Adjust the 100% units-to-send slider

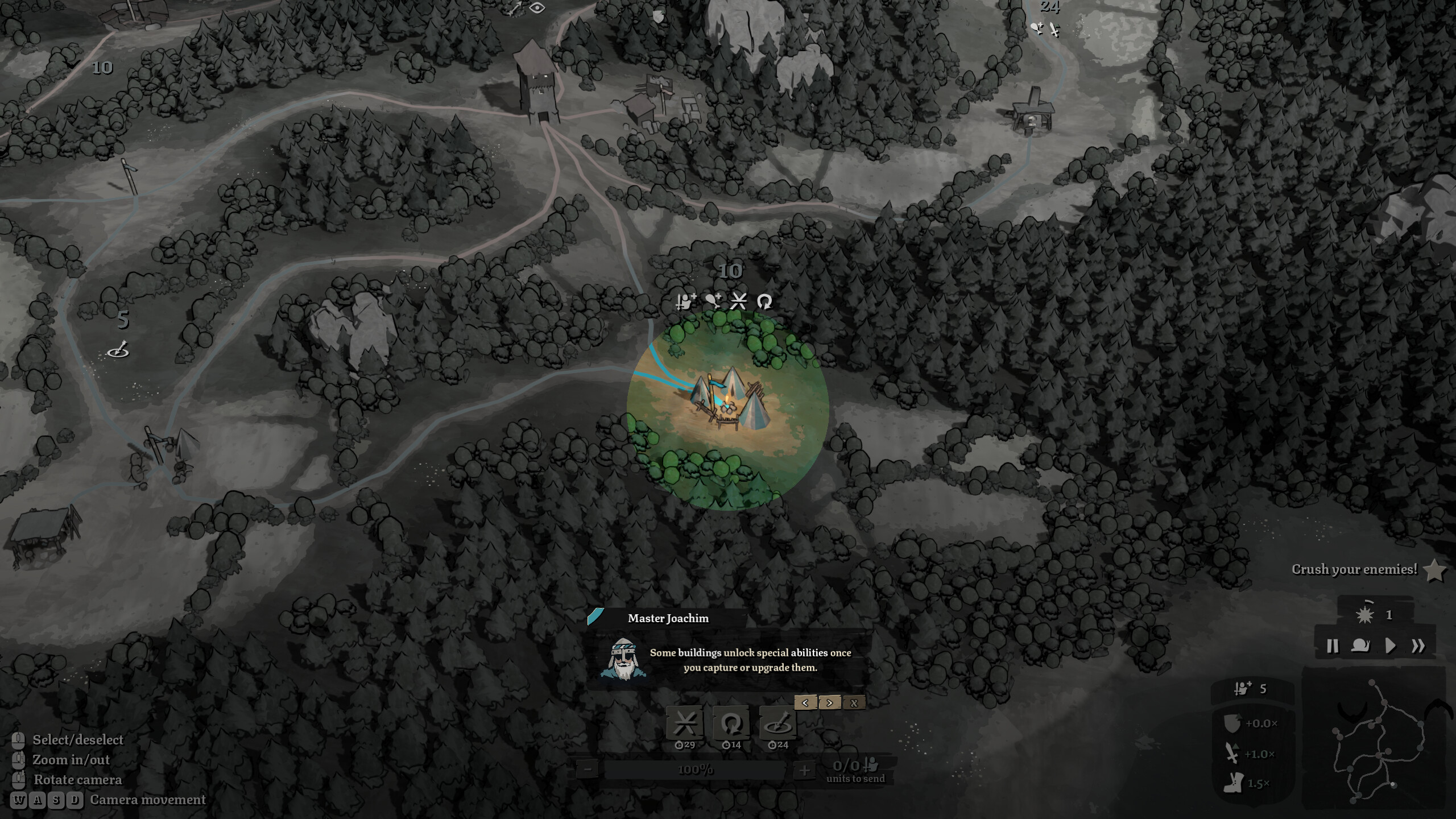(695, 771)
